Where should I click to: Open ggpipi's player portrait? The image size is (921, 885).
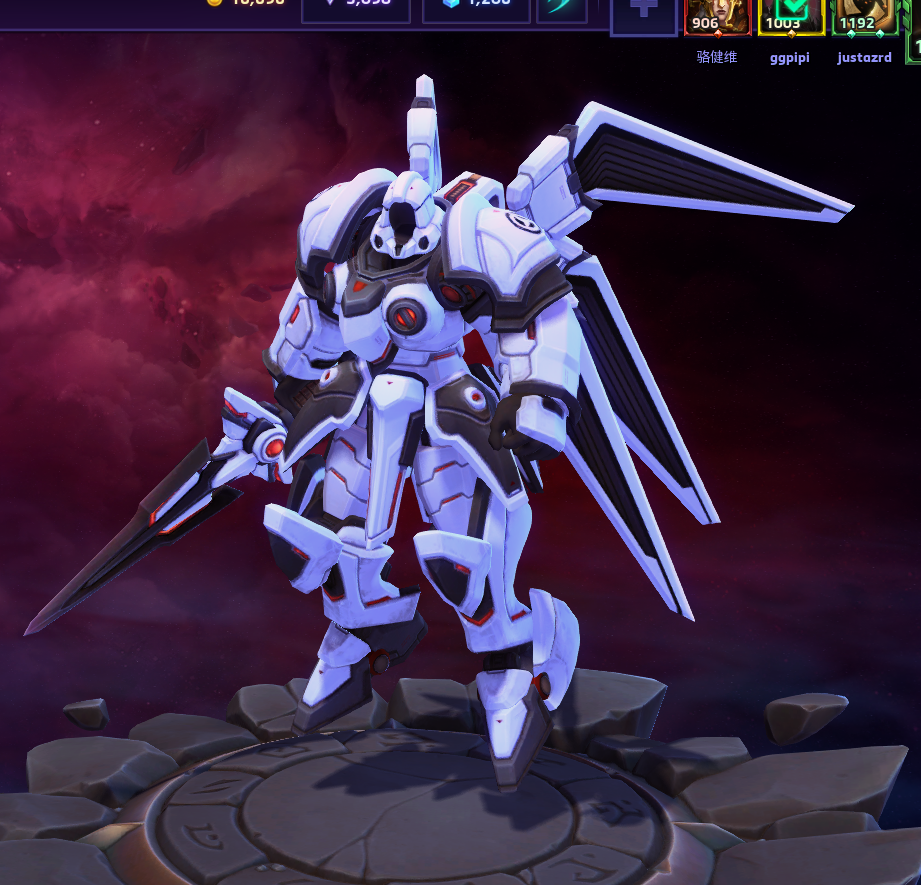pyautogui.click(x=791, y=16)
